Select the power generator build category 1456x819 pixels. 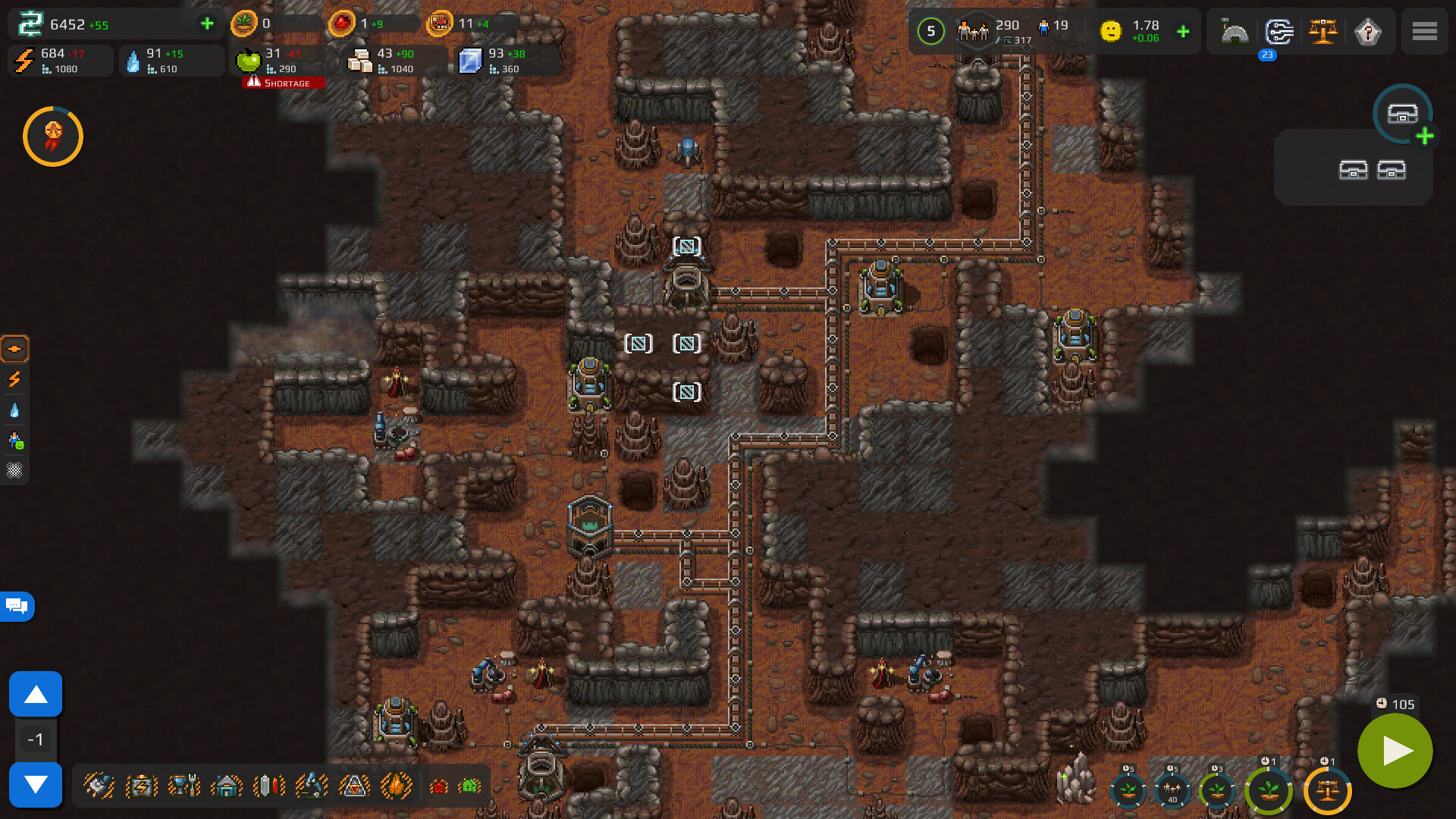point(142,786)
